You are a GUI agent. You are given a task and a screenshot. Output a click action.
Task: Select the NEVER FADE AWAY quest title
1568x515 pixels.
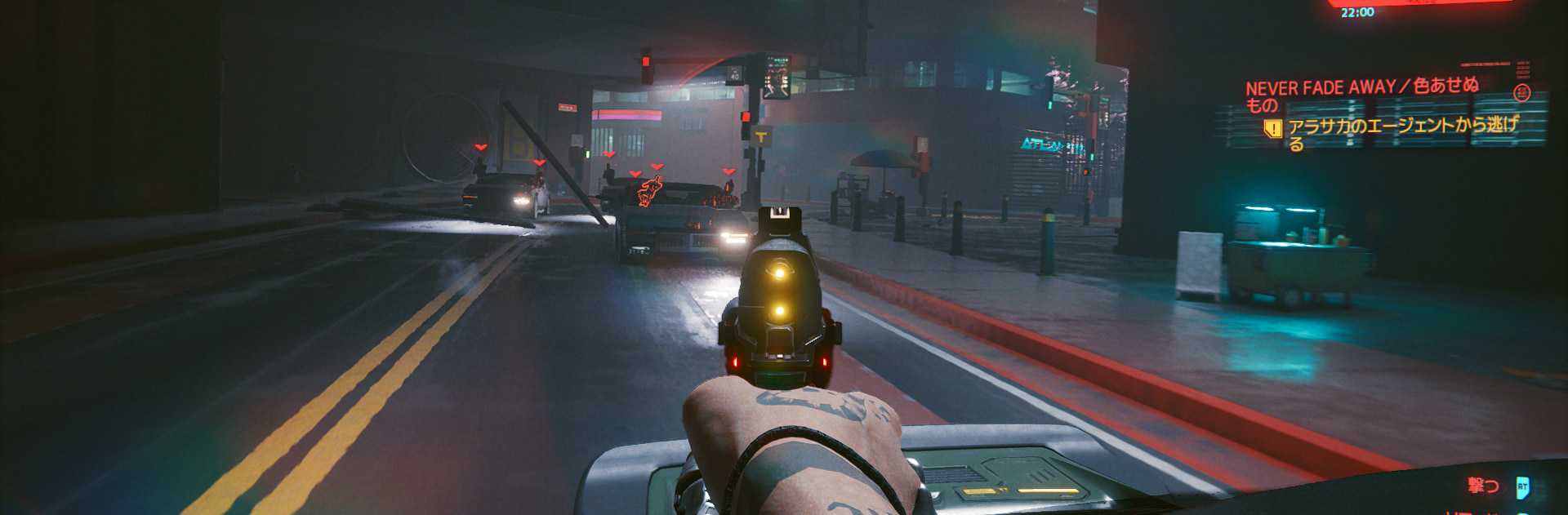coord(1361,87)
